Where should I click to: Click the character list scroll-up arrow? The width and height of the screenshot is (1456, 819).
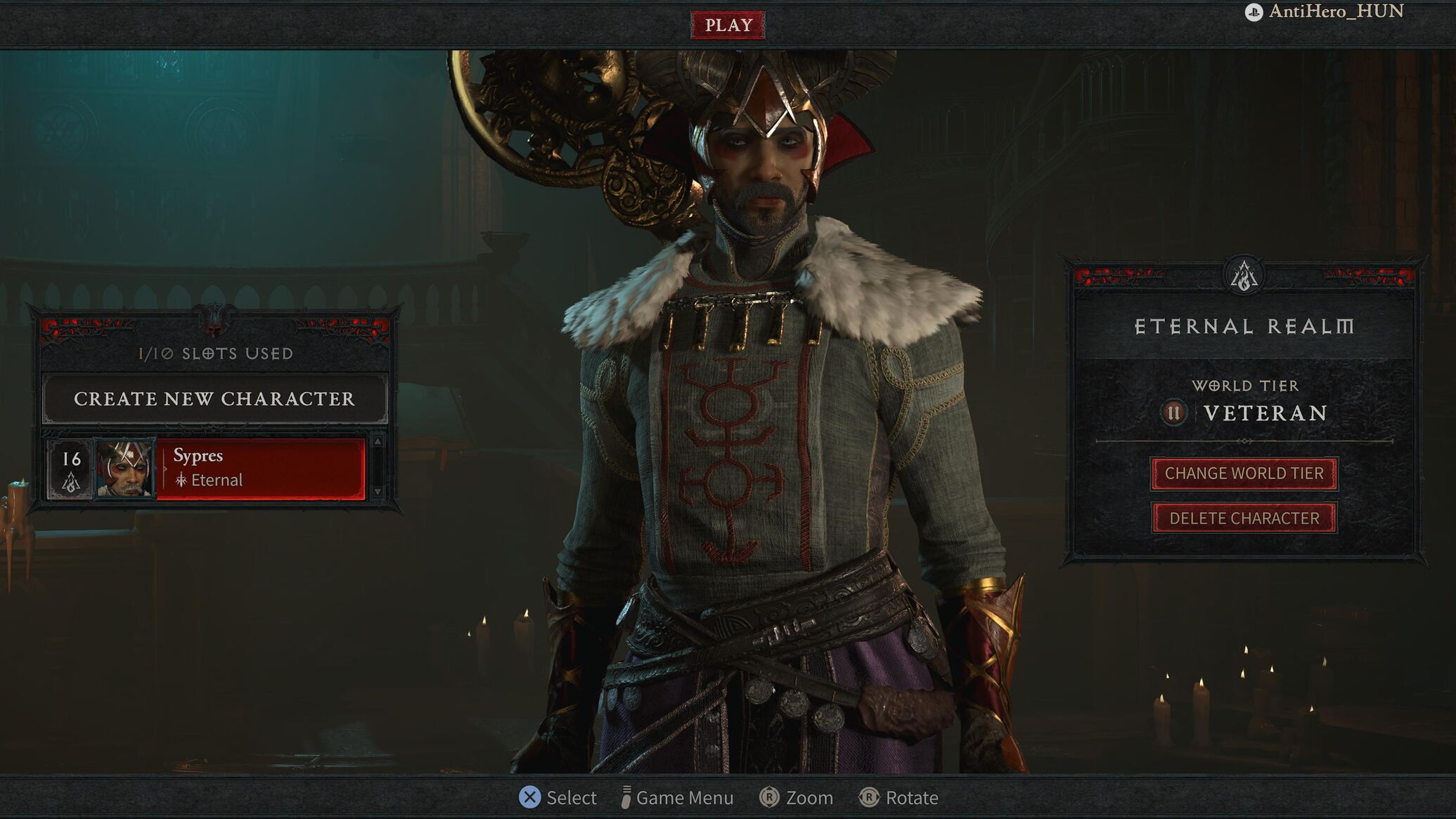[378, 441]
